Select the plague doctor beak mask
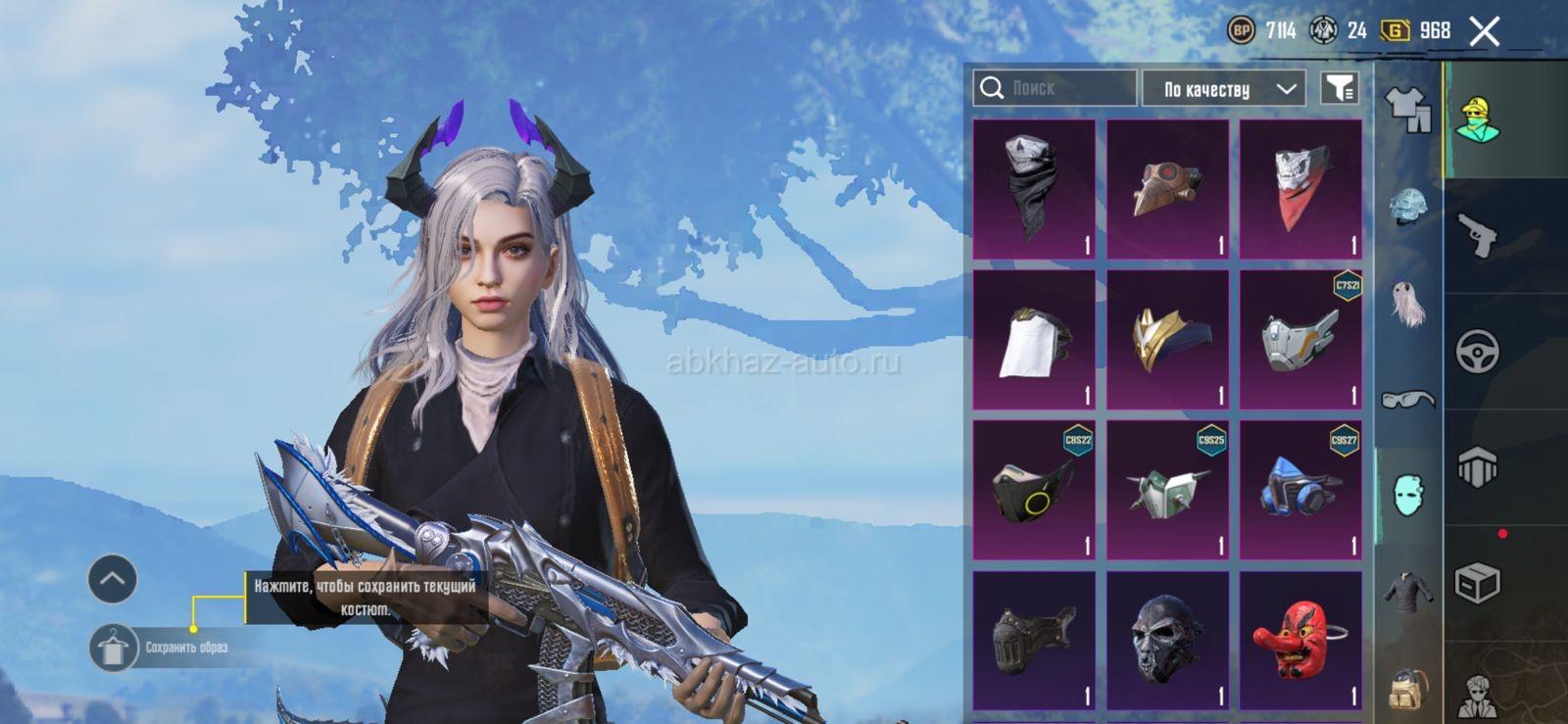Image resolution: width=1568 pixels, height=724 pixels. click(1167, 189)
